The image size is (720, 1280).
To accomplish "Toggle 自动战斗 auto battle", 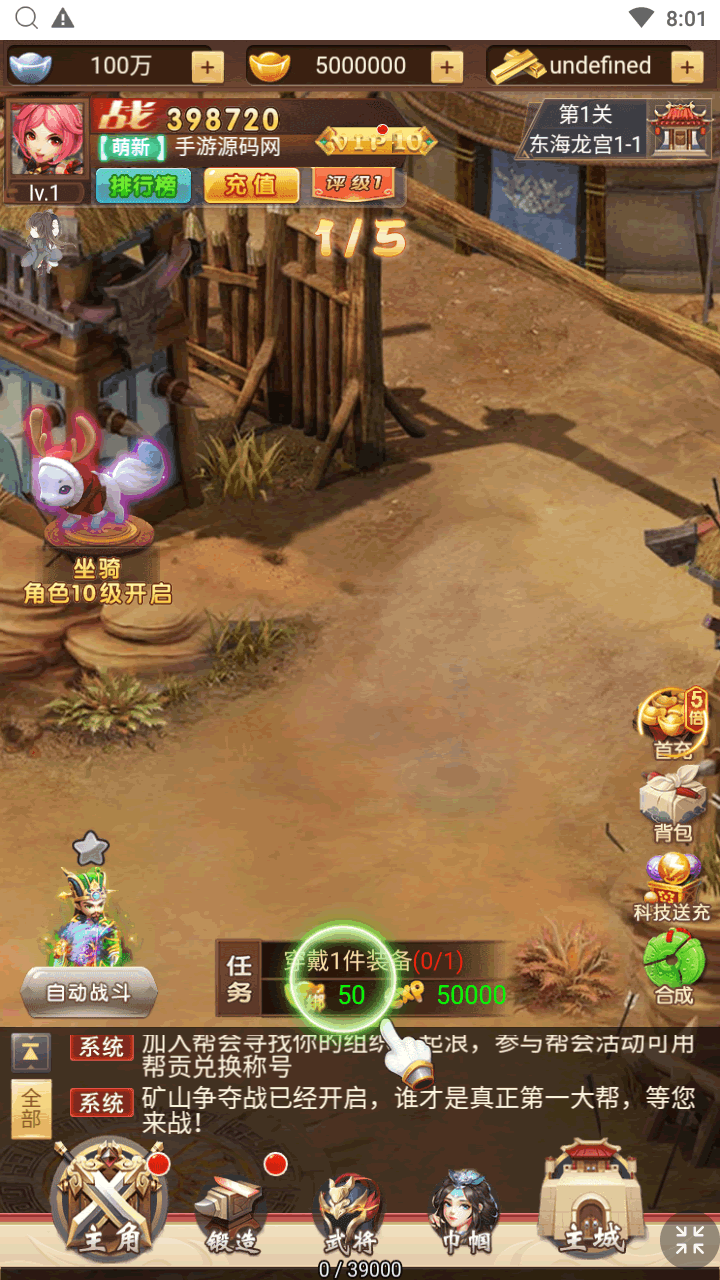I will (89, 993).
